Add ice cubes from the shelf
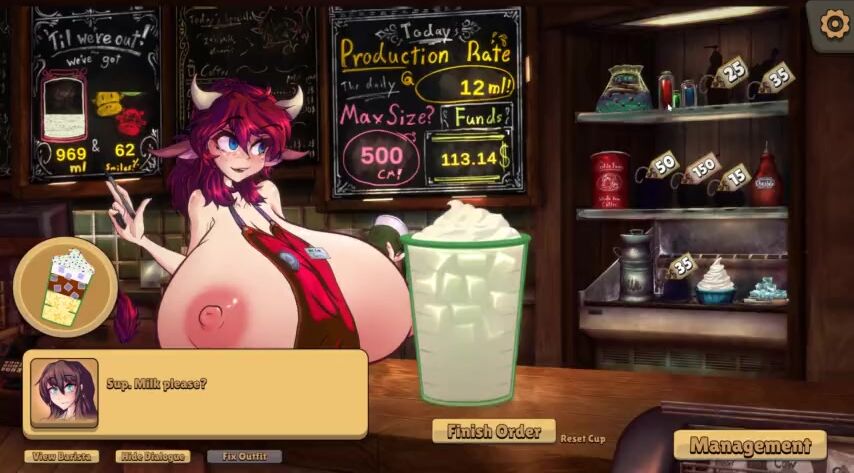 [x=765, y=290]
